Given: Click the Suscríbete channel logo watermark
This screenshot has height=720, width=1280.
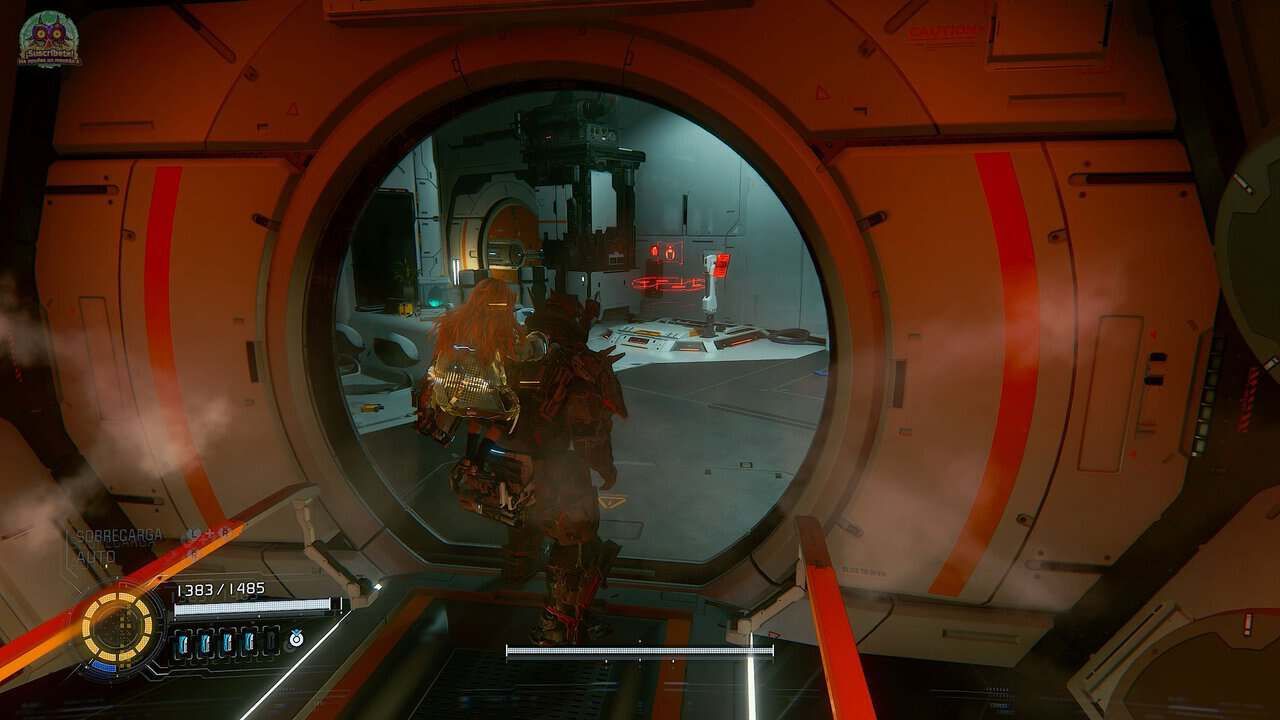Looking at the screenshot, I should pos(49,39).
